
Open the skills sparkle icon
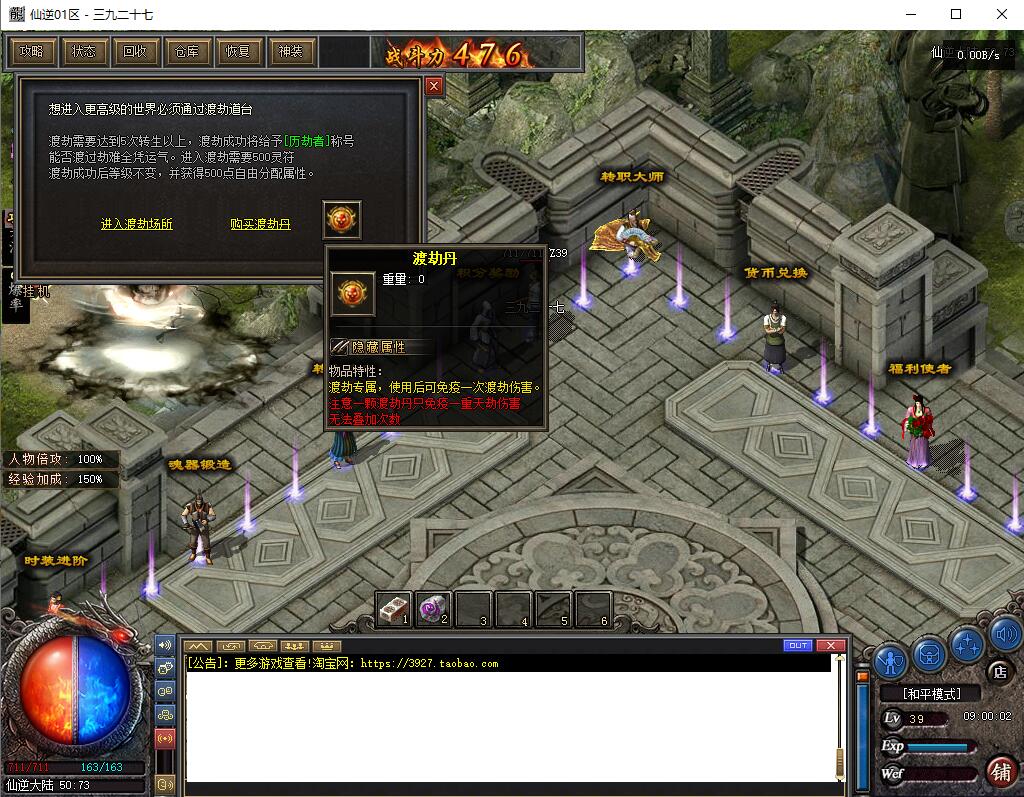[967, 643]
